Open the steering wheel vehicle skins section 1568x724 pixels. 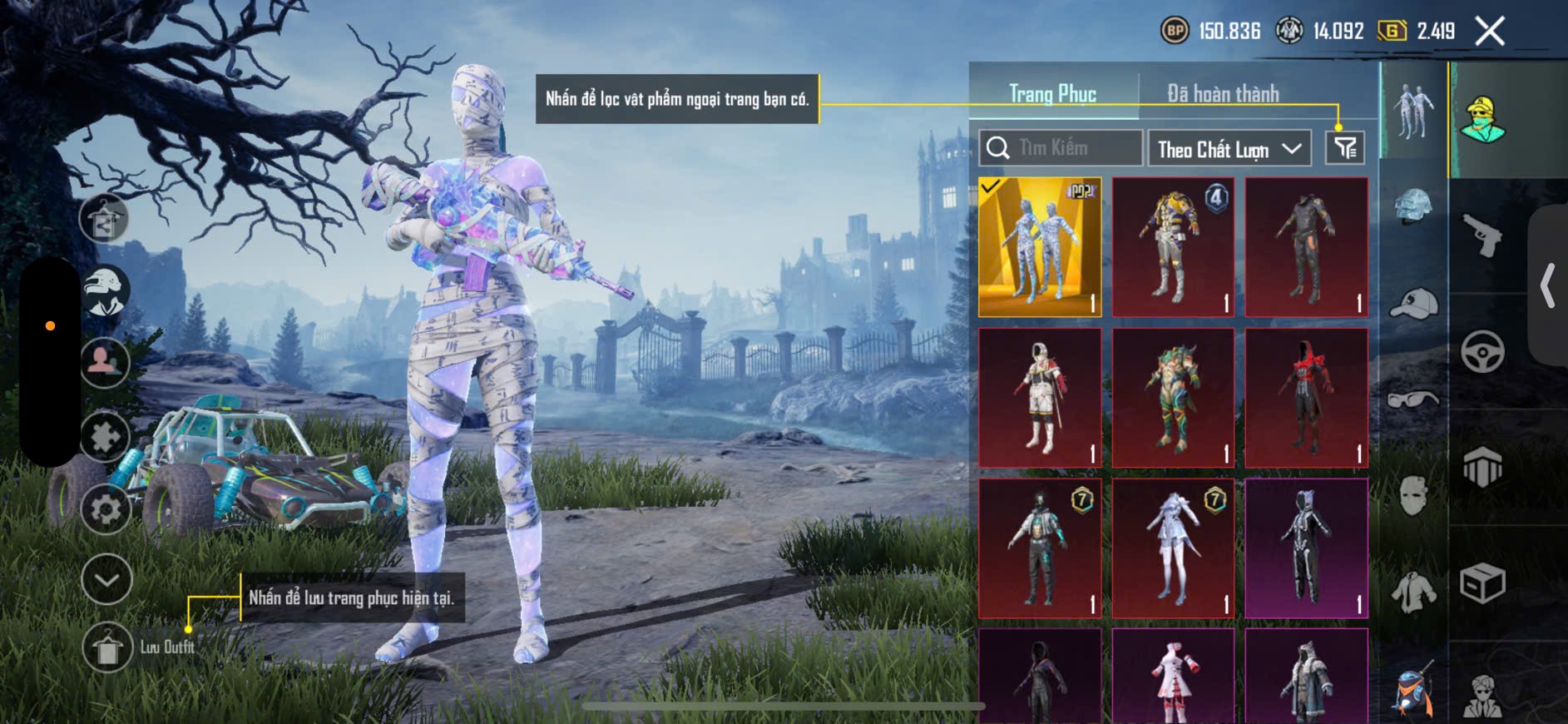1482,351
